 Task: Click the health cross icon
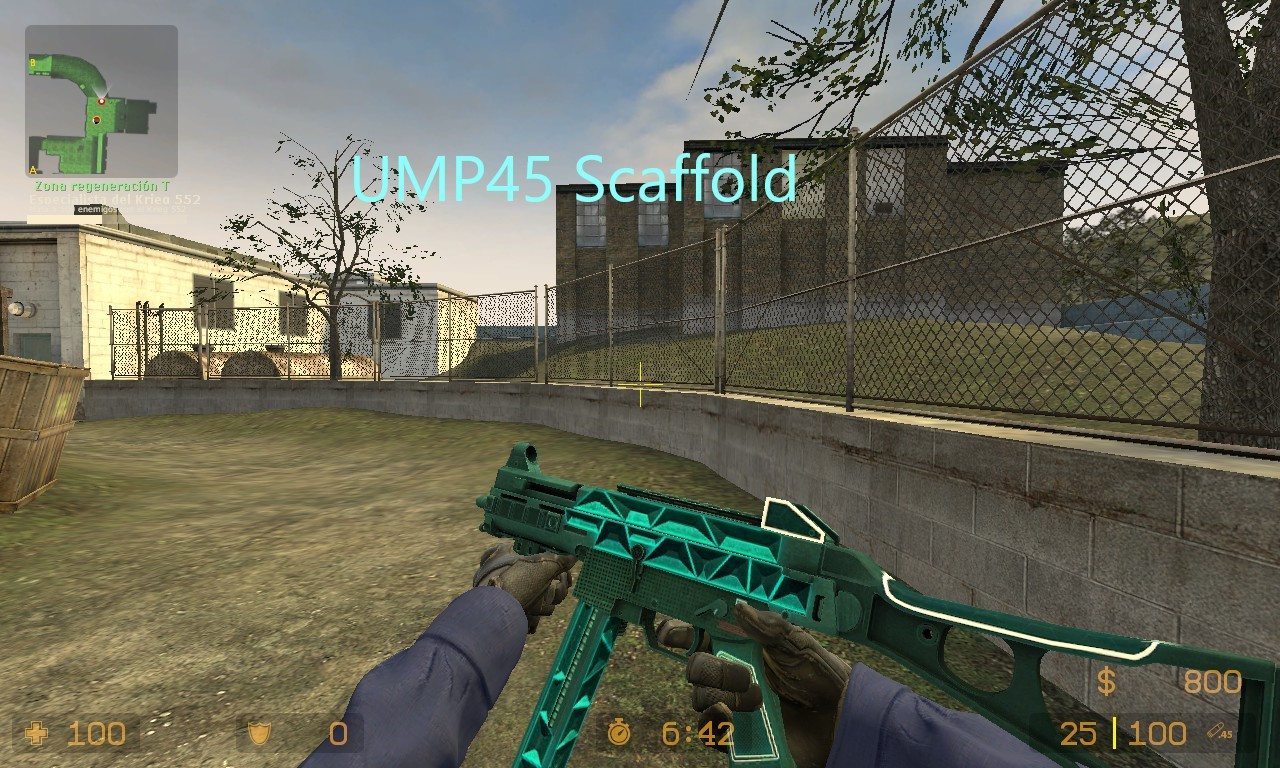pos(38,735)
